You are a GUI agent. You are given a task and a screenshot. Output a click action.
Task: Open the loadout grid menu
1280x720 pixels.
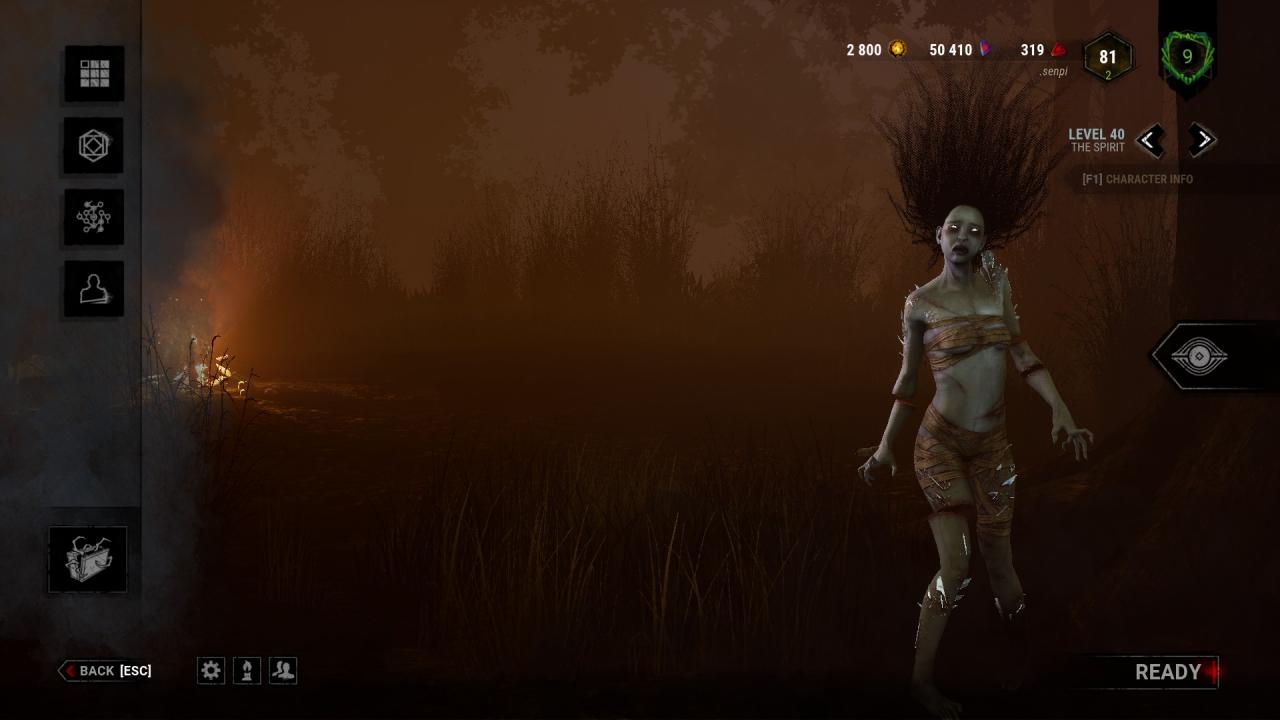tap(95, 73)
